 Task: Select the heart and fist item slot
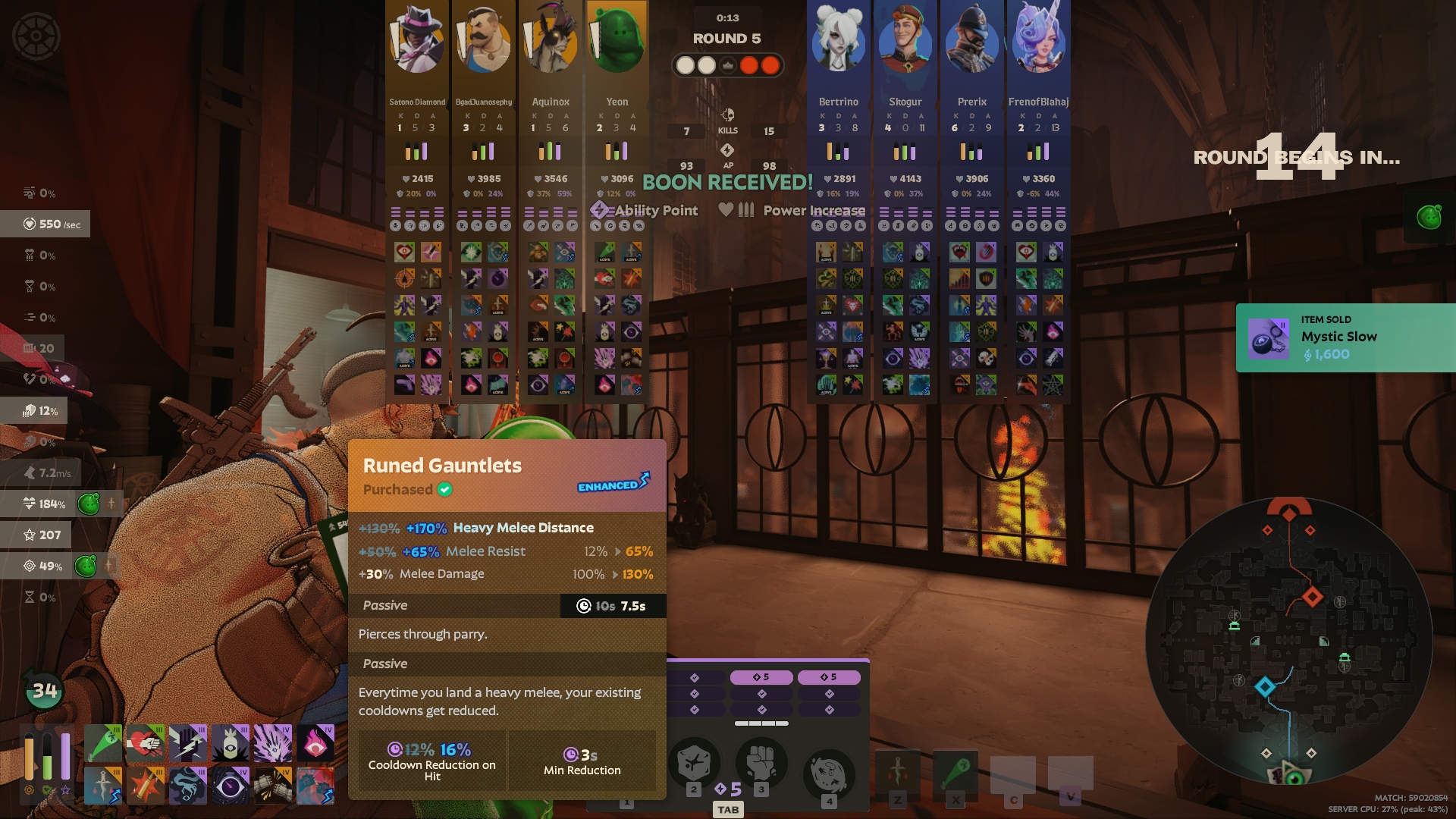145,743
